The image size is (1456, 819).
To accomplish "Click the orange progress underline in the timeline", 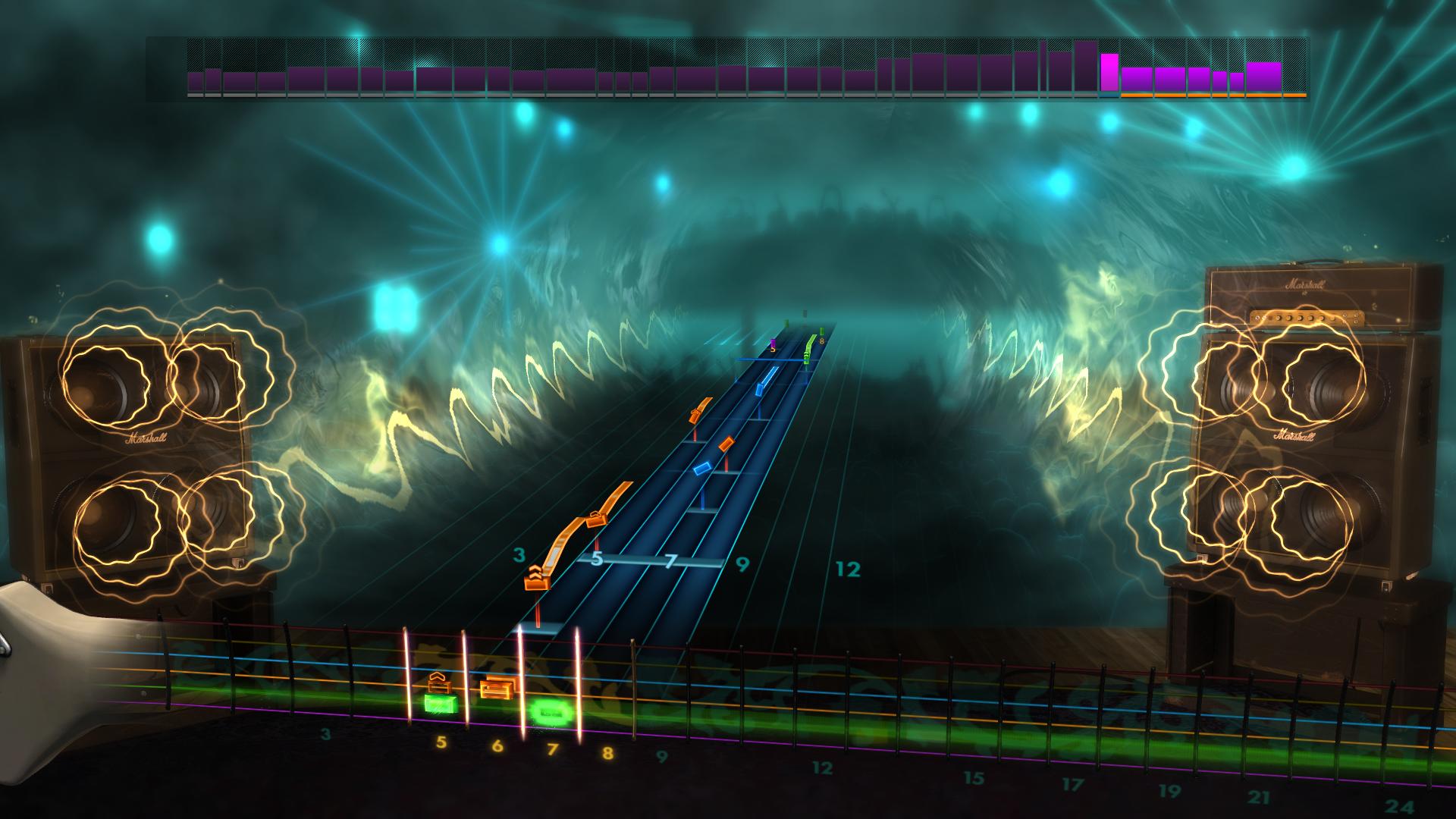I will 1213,97.
